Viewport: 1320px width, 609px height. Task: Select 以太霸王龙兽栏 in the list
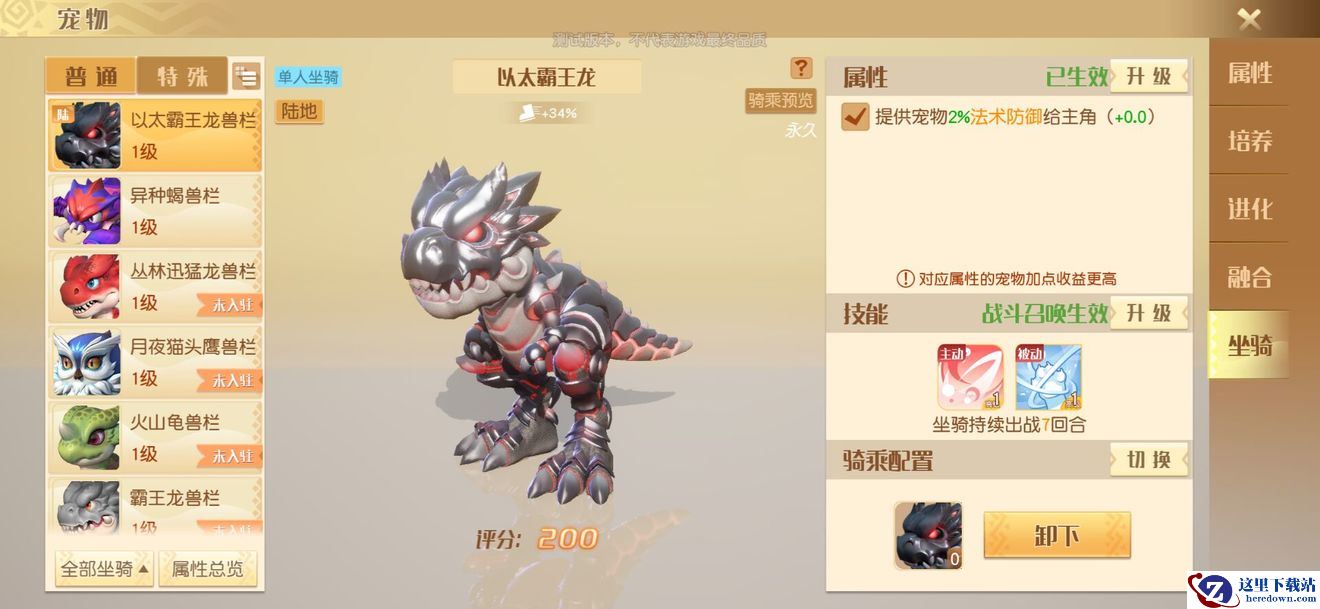click(155, 135)
